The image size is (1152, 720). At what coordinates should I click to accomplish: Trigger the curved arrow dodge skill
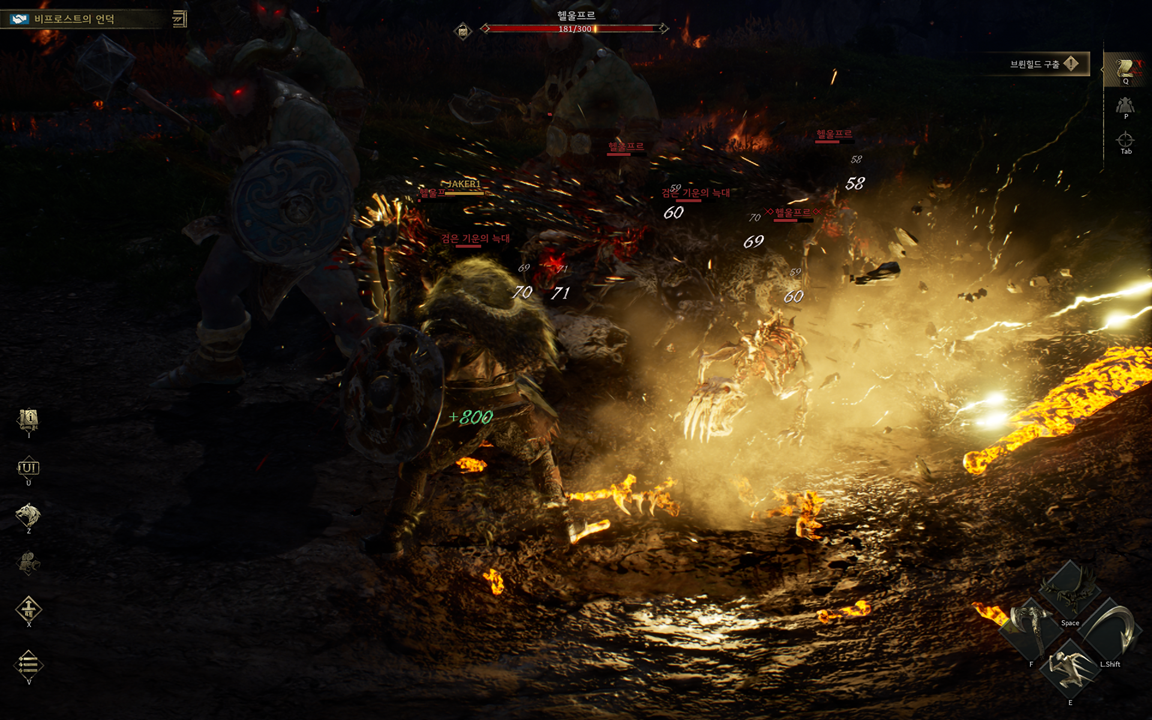tap(1108, 630)
